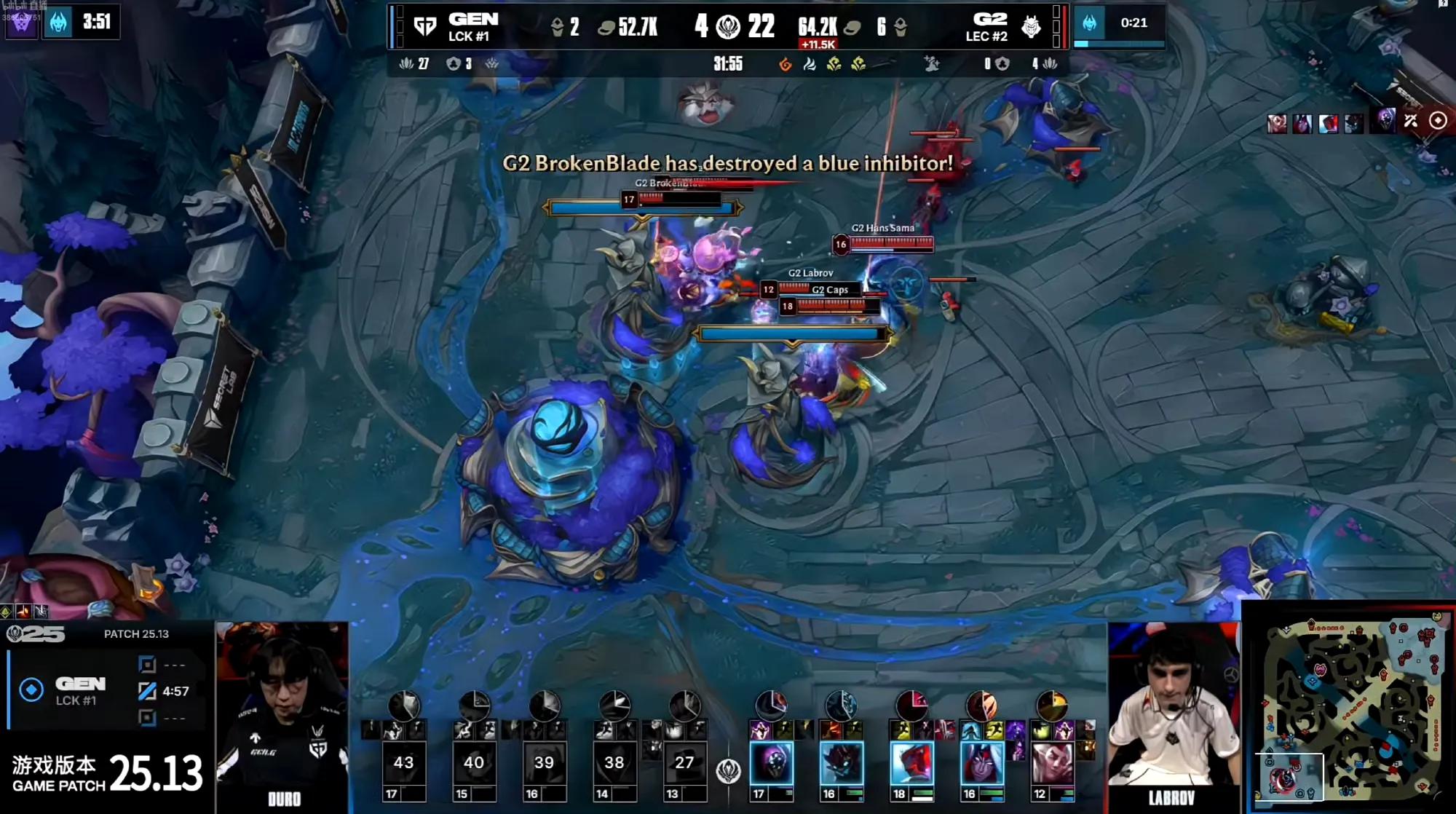Select G2's level 18 champion portrait
Screen dimensions: 1456x814
pos(911,763)
